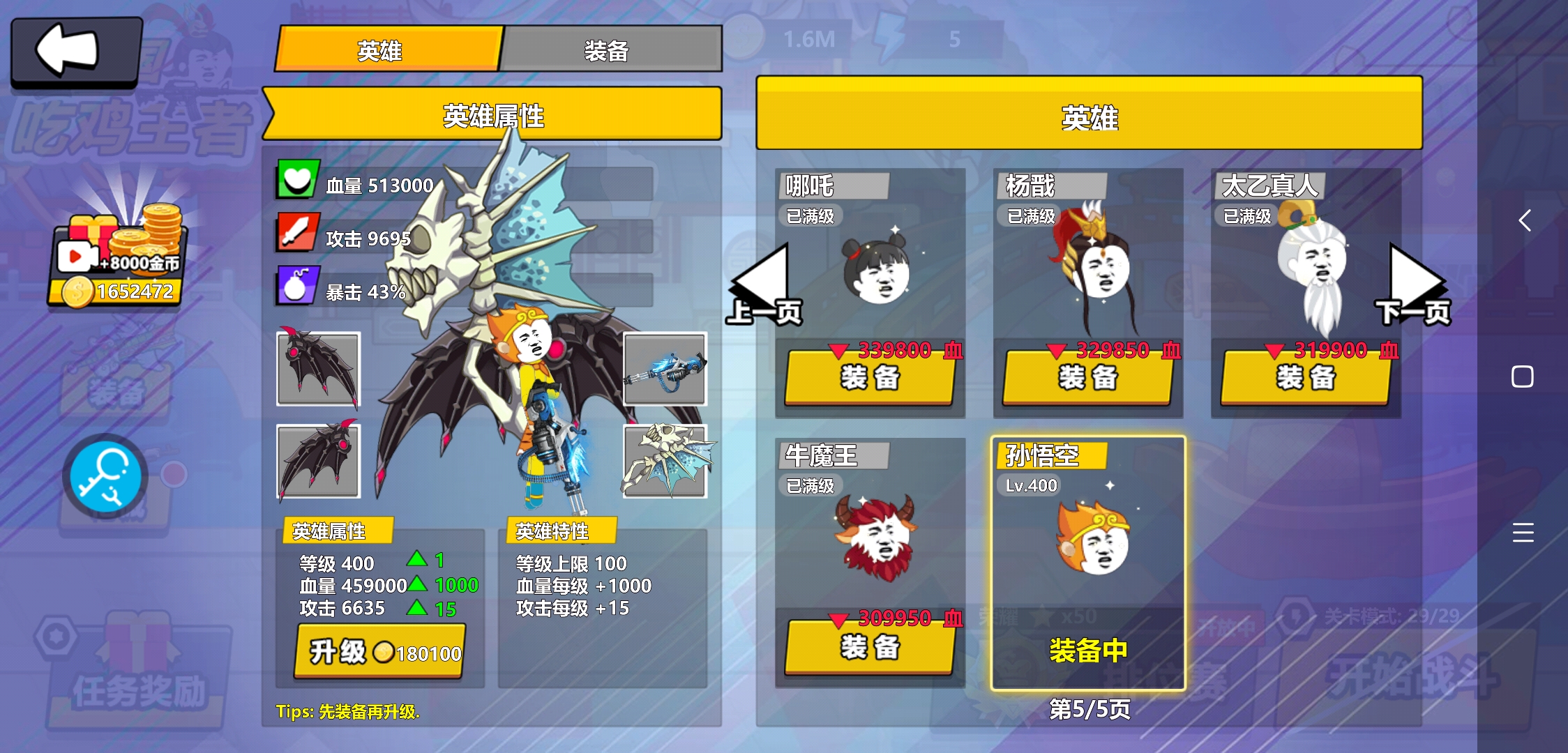Viewport: 1568px width, 753px height.
Task: Select the bone dragon wings equipment slot
Action: point(665,461)
